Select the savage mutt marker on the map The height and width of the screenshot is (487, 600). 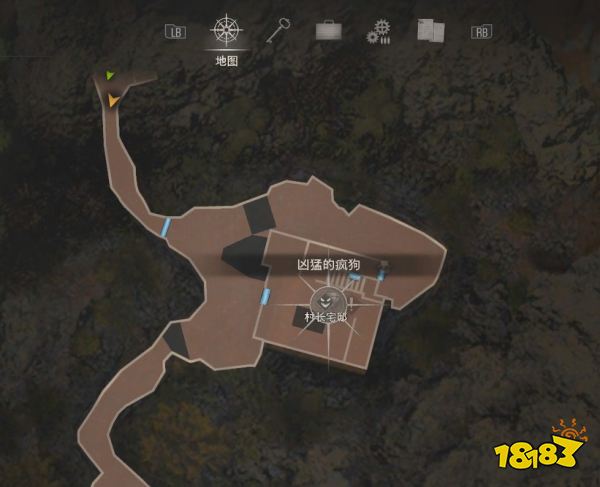pyautogui.click(x=326, y=298)
